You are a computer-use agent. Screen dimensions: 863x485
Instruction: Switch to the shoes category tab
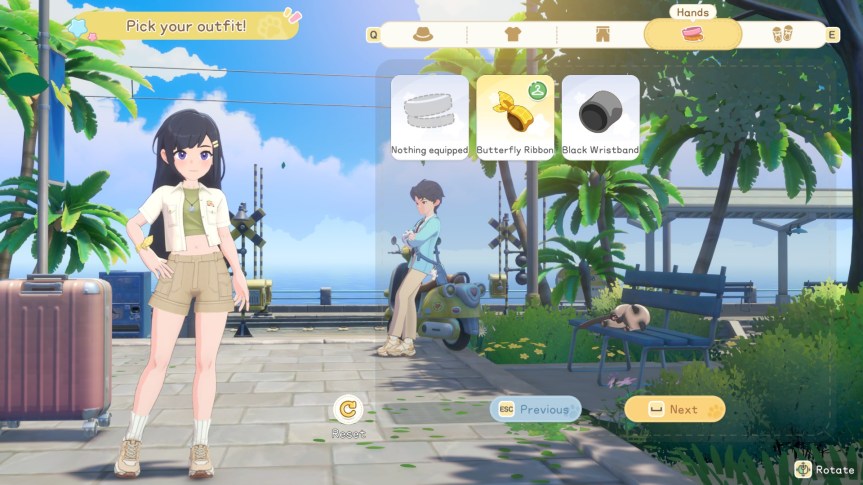(x=782, y=34)
